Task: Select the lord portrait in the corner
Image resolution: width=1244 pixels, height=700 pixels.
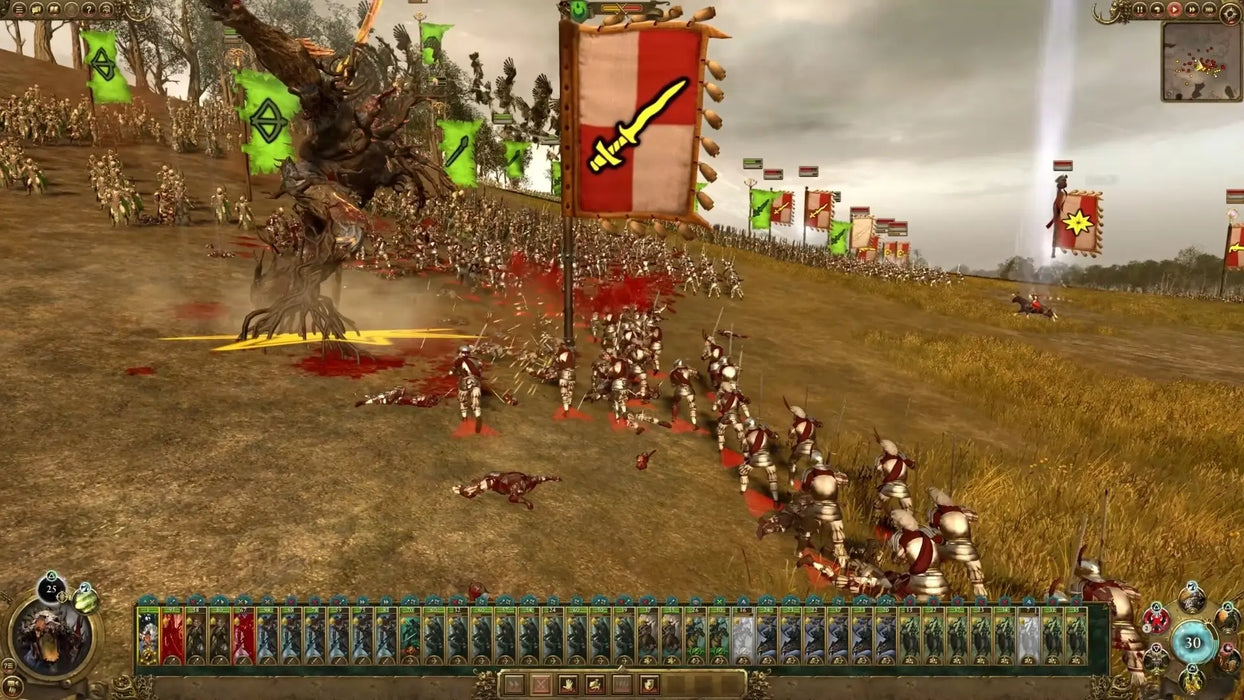Action: click(x=51, y=634)
